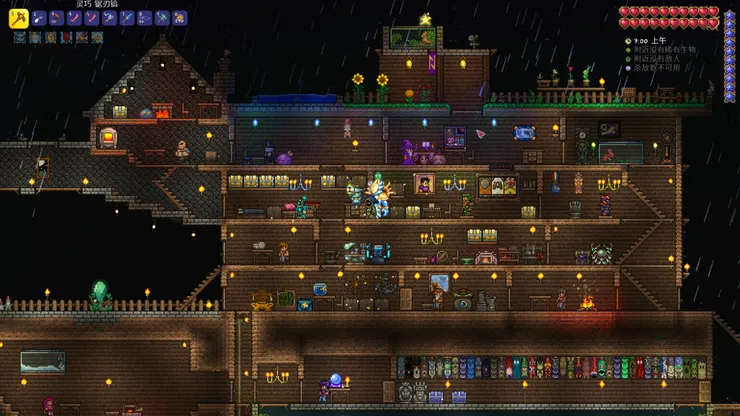The width and height of the screenshot is (740, 416).
Task: Choose the red curved weapon in hotbar slot 3
Action: [55, 17]
